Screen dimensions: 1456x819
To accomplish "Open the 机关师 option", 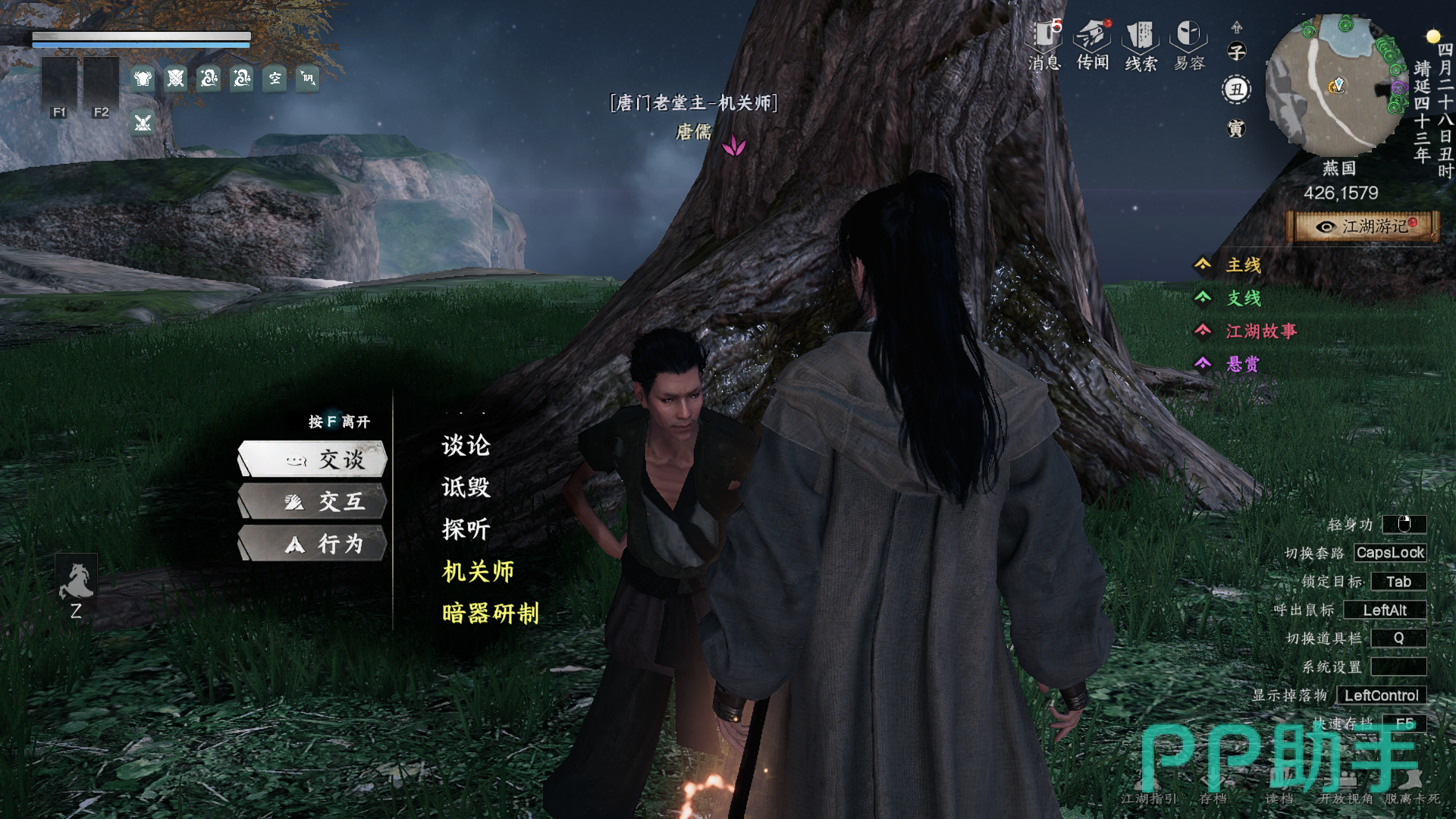I will pos(478,571).
